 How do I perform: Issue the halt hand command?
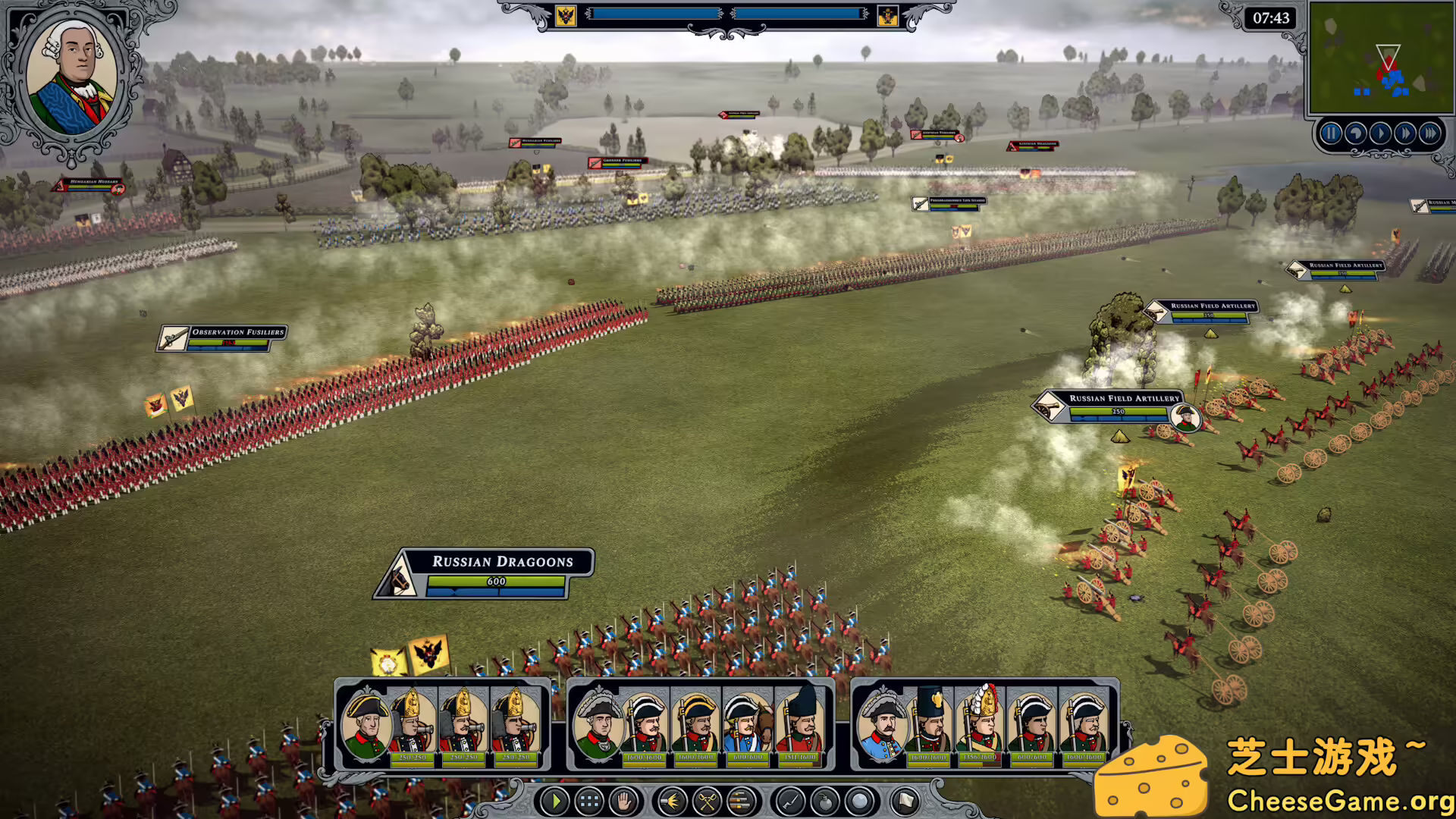623,801
